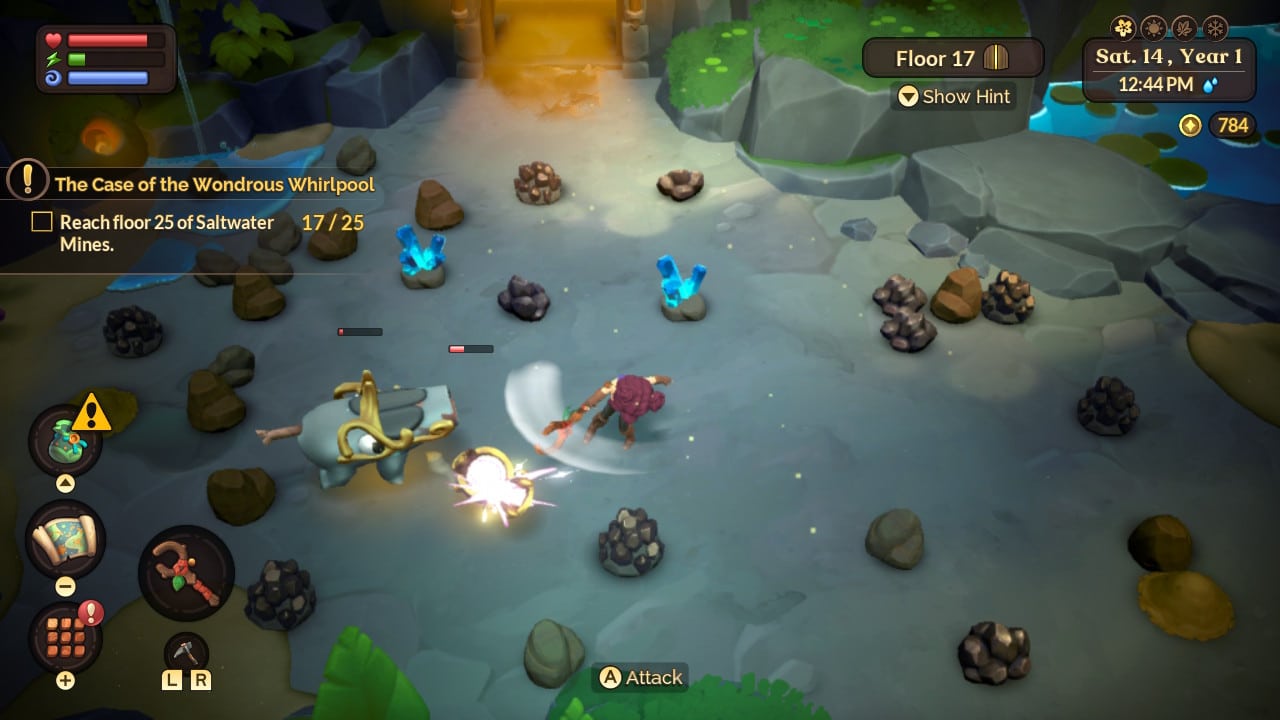The image size is (1280, 720).
Task: Click the gold coin currency icon
Action: (x=1190, y=126)
